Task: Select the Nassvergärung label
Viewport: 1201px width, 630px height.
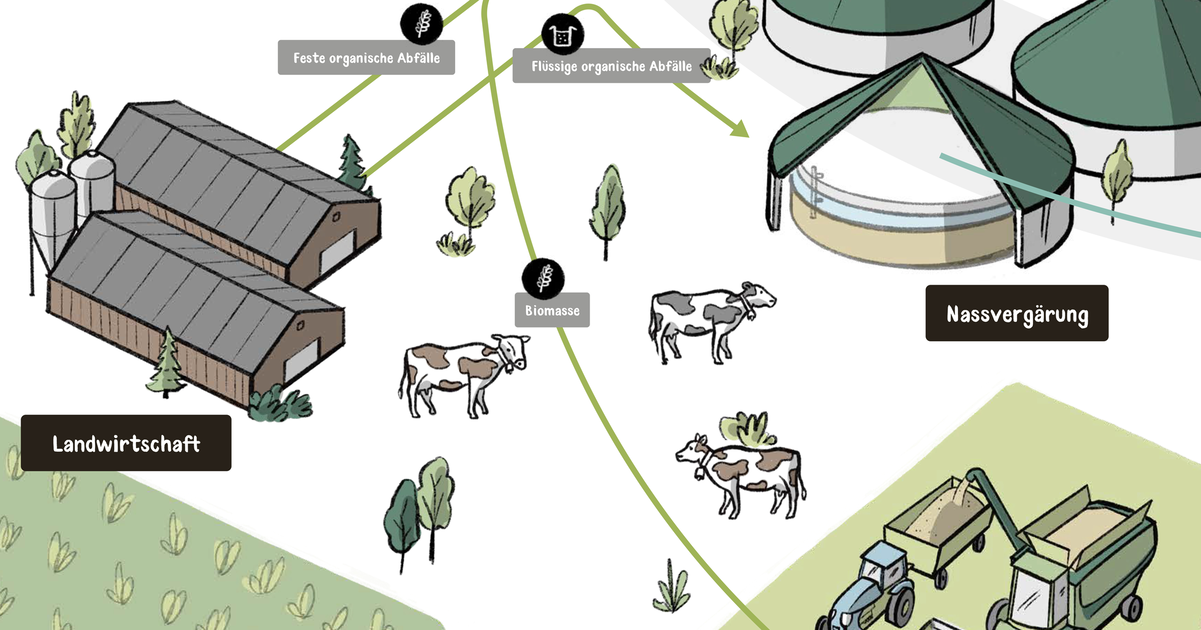Action: pos(1017,314)
